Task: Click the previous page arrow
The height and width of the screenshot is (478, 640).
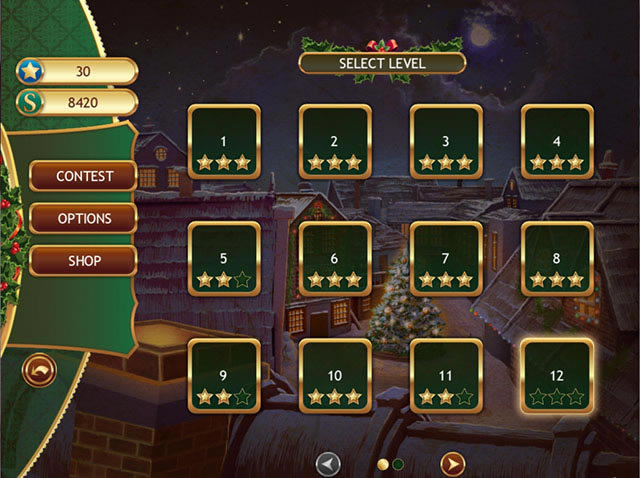Action: pos(328,463)
